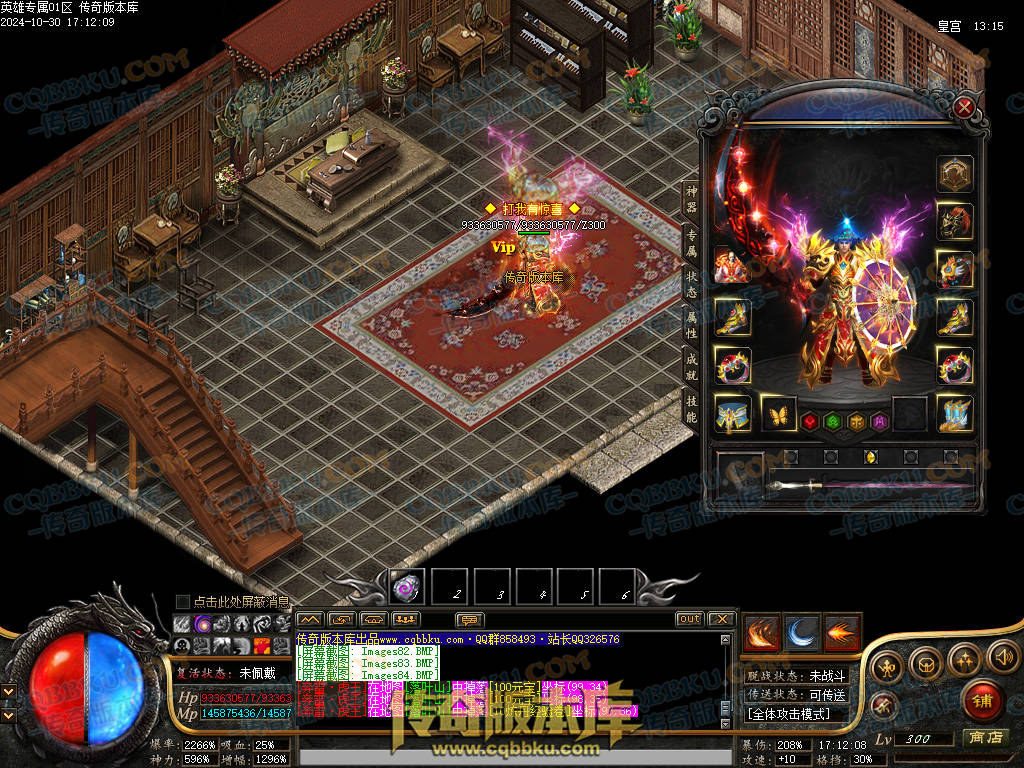The height and width of the screenshot is (768, 1024).
Task: Close the character equipment panel
Action: click(965, 108)
